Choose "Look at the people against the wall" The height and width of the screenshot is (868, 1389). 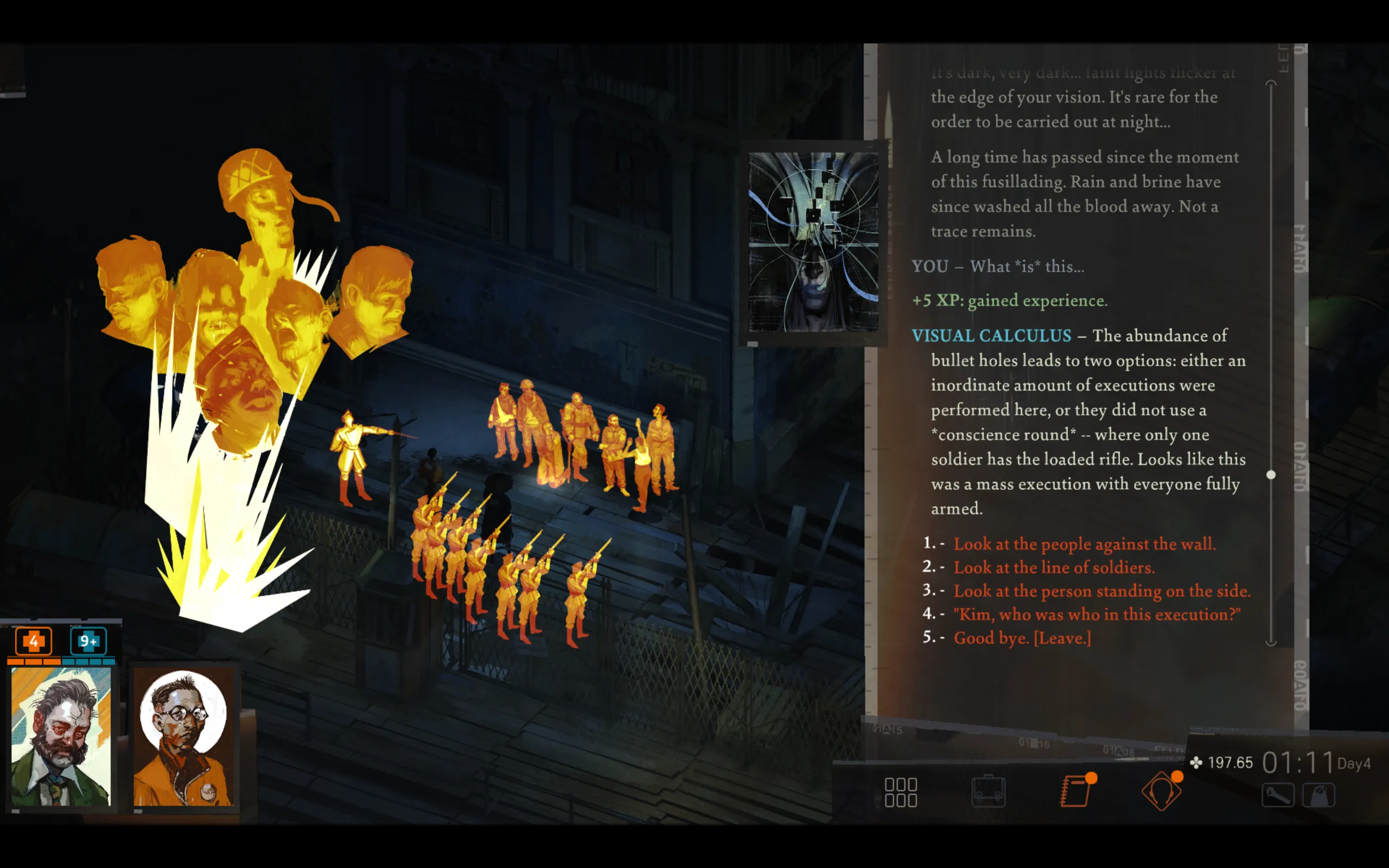tap(1084, 544)
